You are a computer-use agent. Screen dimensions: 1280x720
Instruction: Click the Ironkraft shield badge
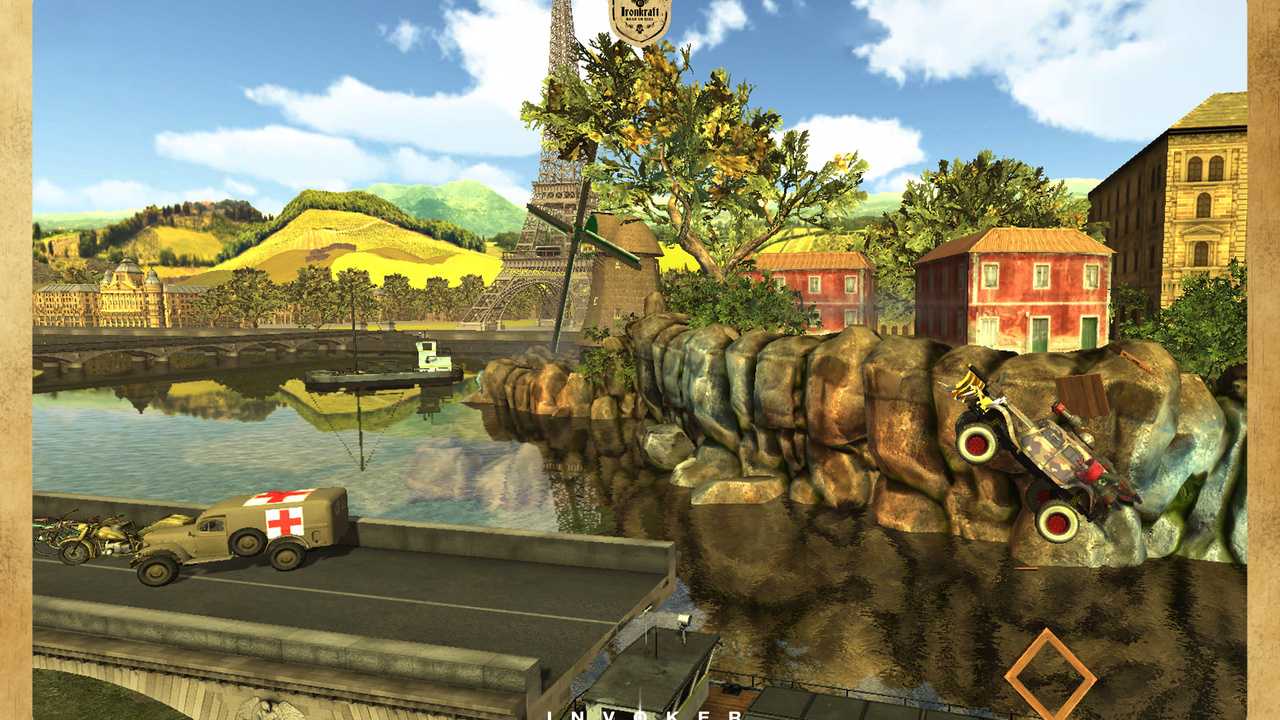(640, 21)
